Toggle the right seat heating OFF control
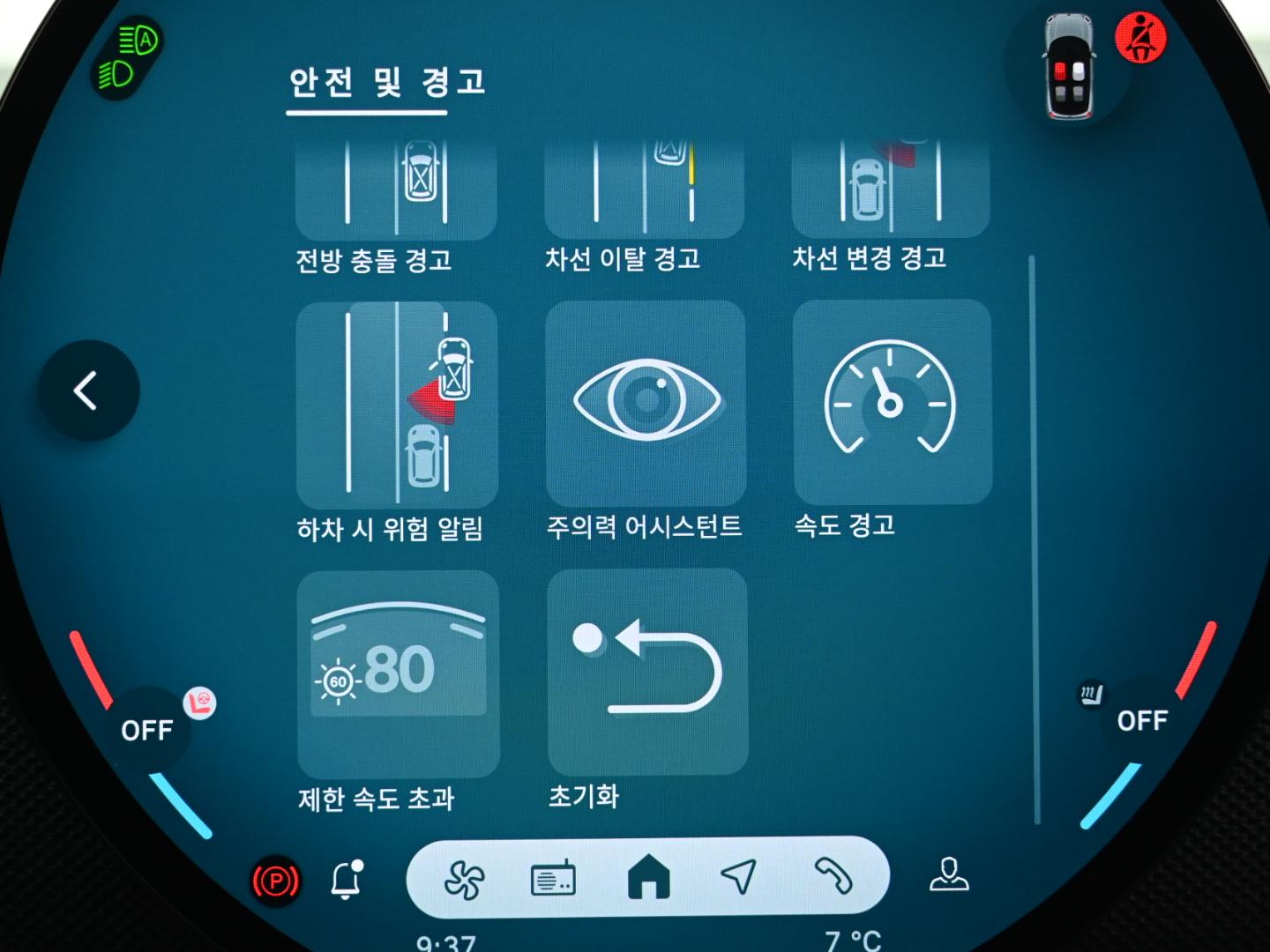1270x952 pixels. 1141,721
